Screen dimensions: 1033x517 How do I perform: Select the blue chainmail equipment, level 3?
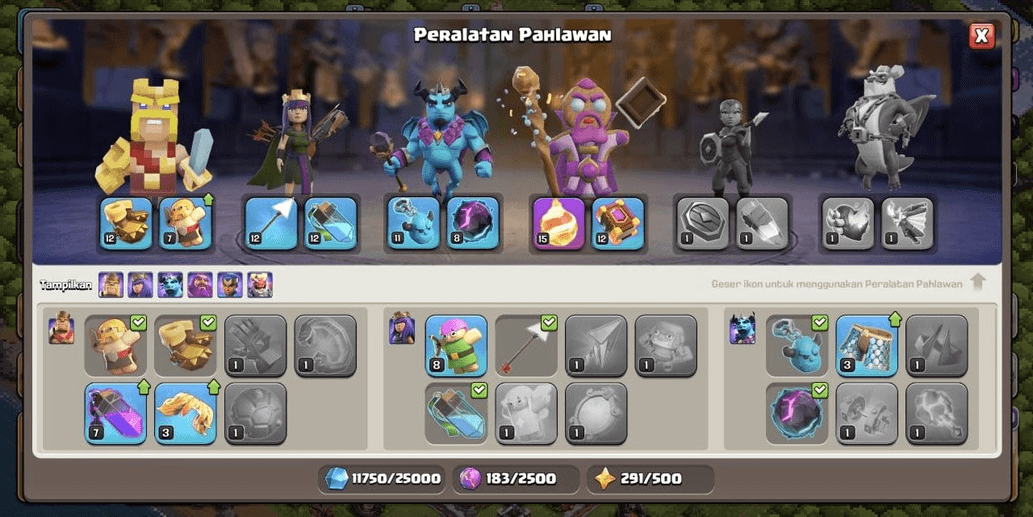click(866, 346)
